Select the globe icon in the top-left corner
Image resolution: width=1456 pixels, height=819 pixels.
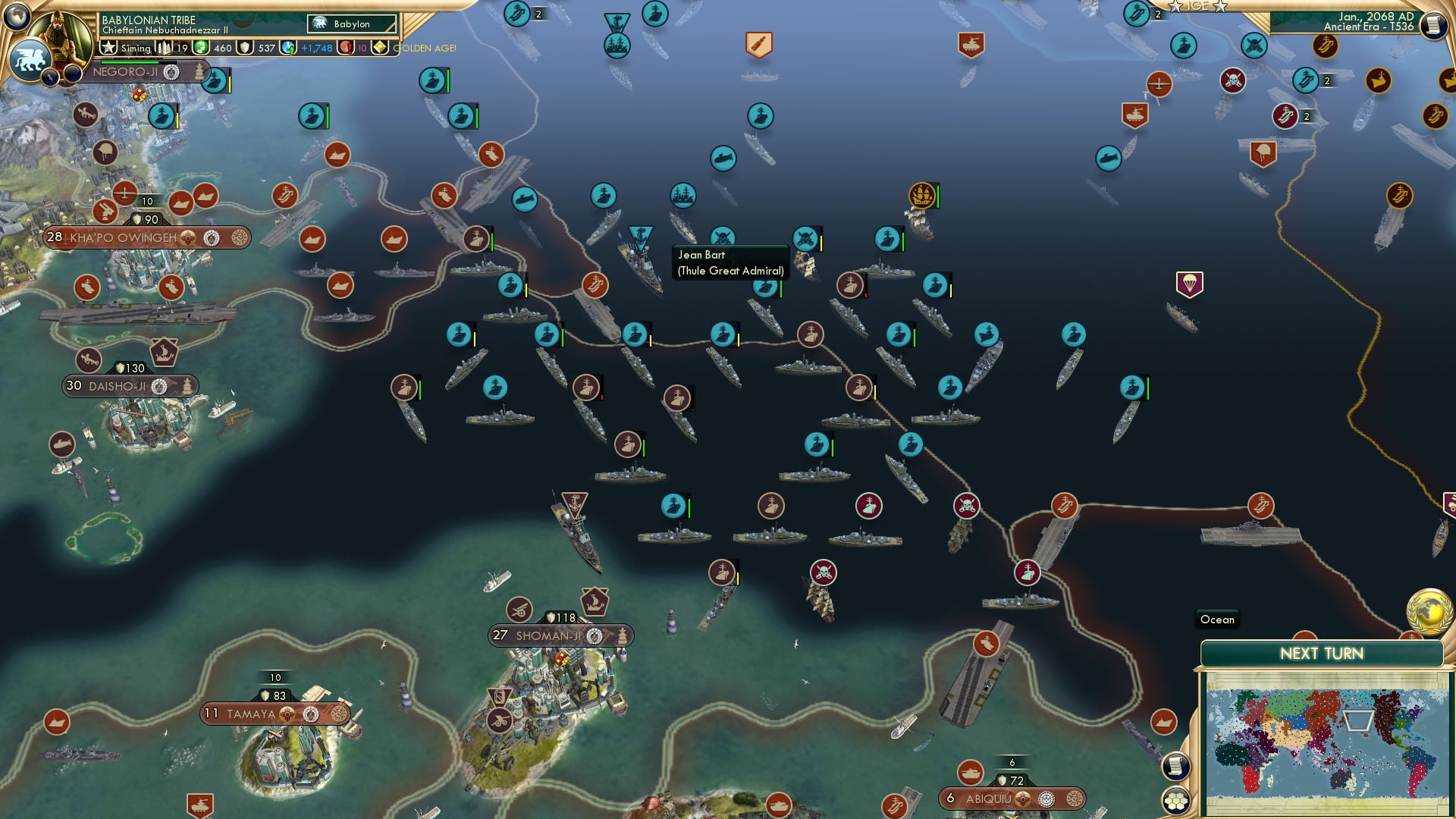pos(17,17)
